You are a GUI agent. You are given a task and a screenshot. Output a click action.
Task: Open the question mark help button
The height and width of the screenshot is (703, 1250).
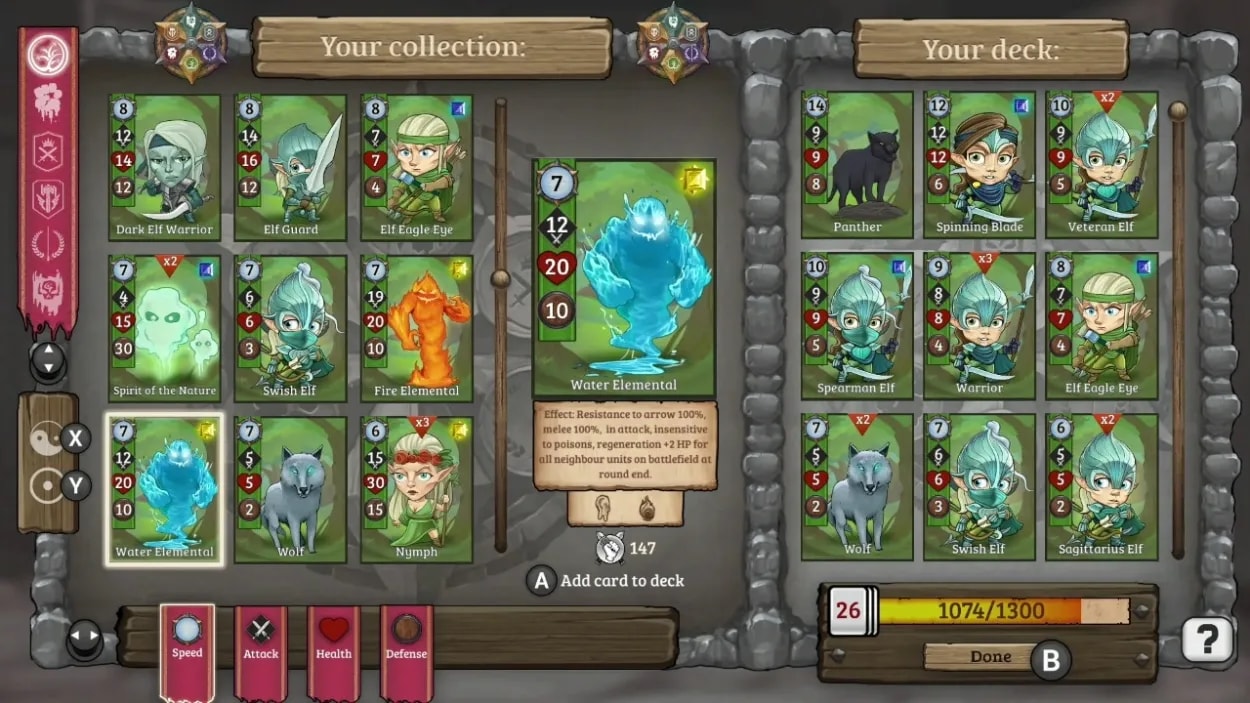[1207, 638]
